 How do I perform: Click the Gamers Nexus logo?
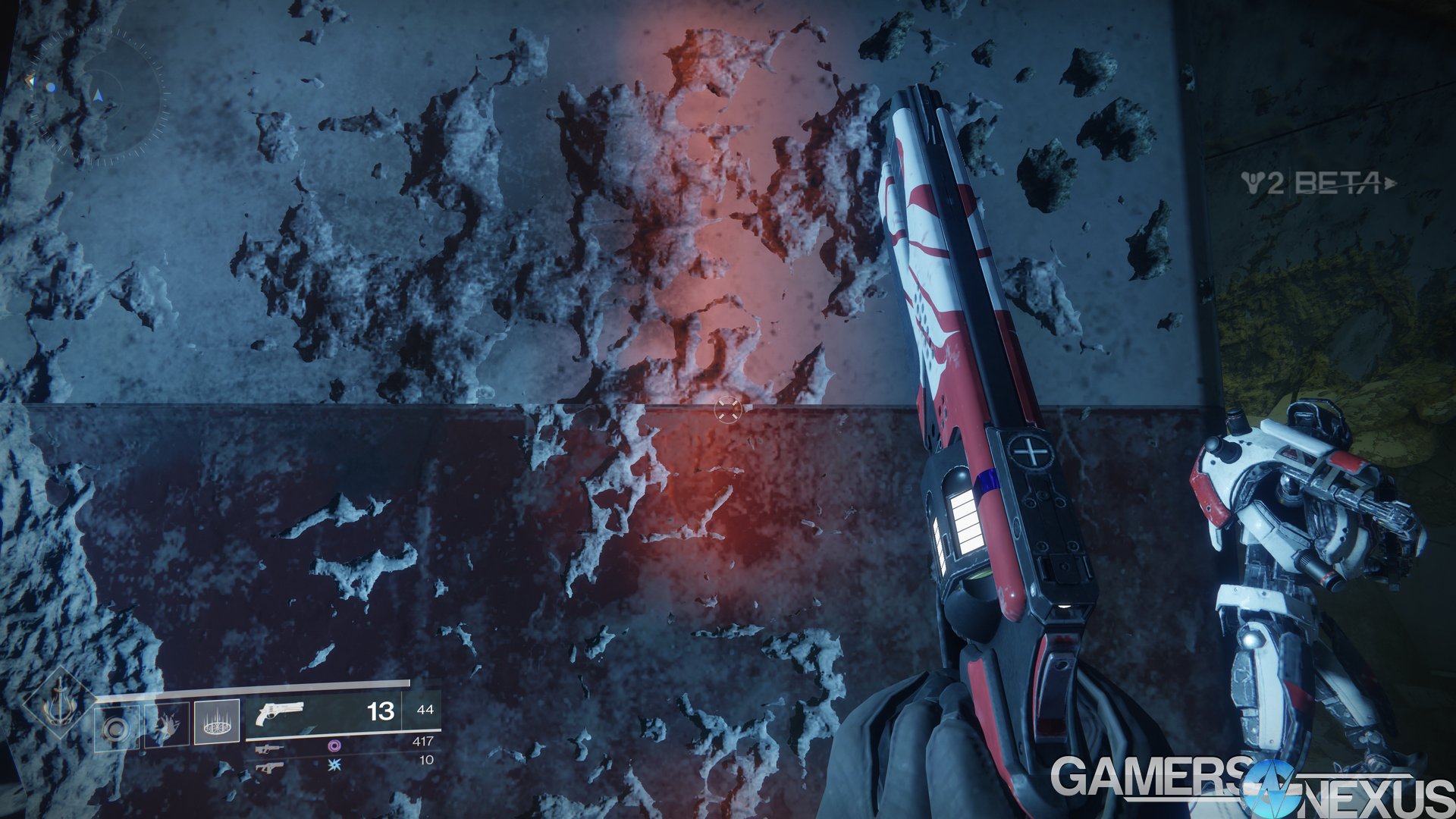pos(1251,786)
